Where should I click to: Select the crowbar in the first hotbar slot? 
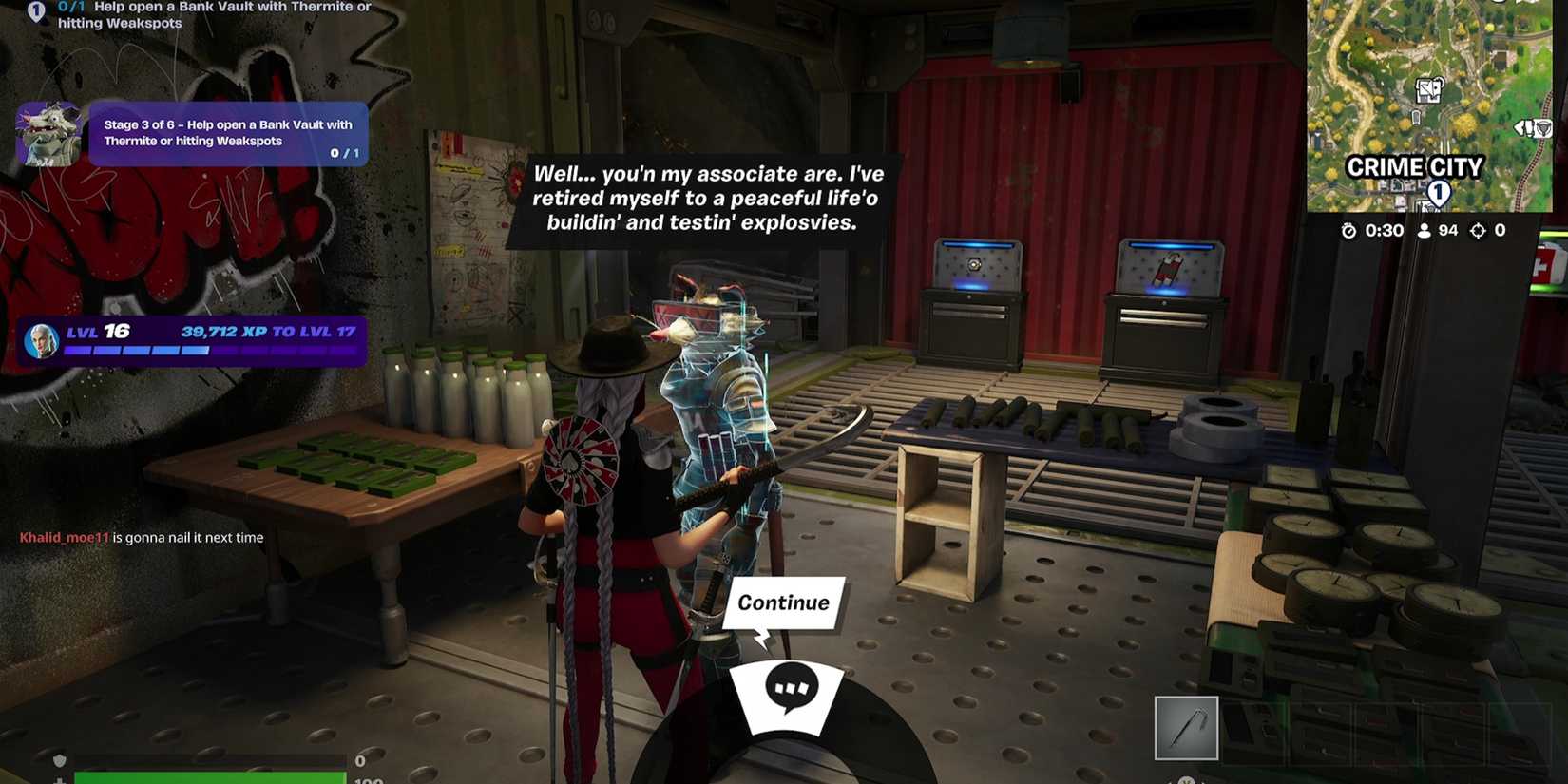click(x=1186, y=725)
